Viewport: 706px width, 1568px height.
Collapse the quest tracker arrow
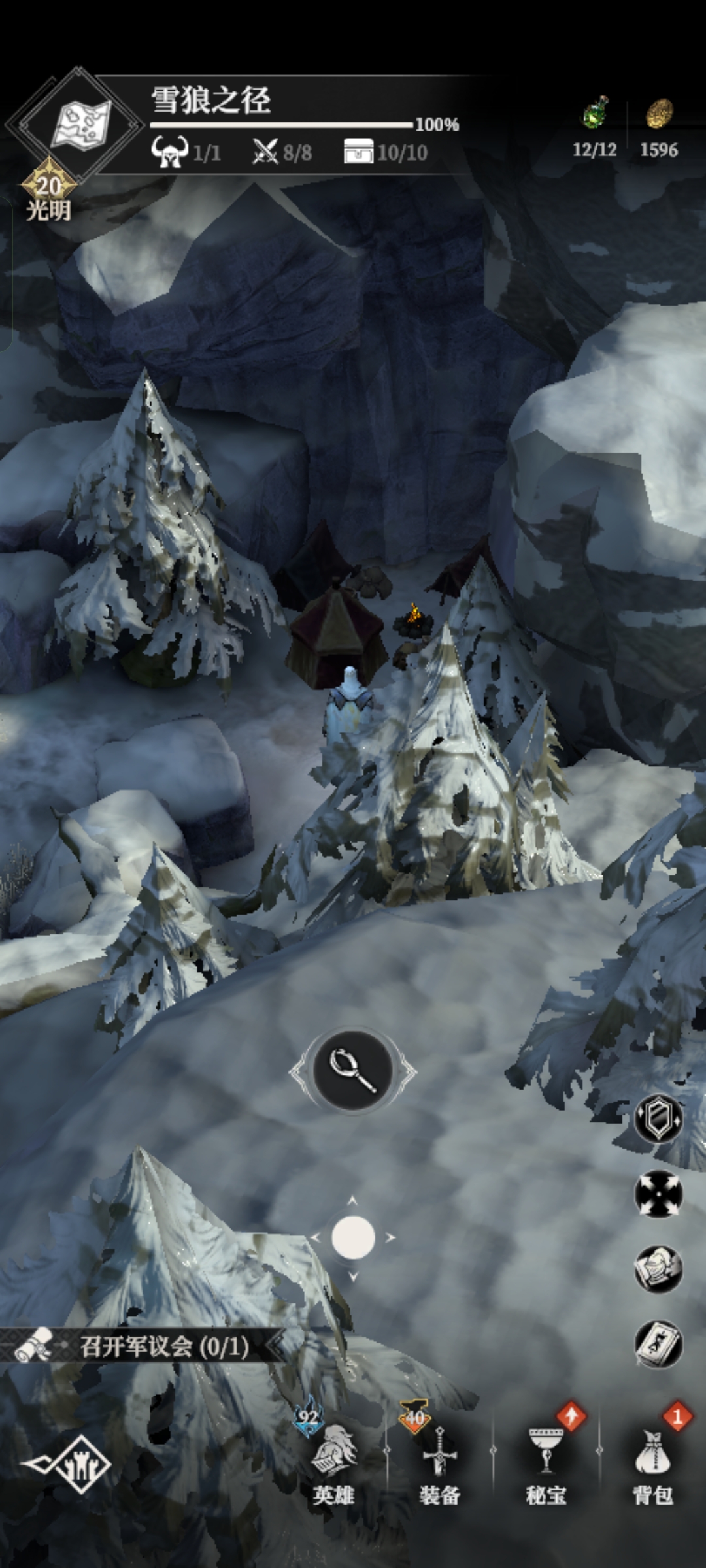tap(275, 1347)
